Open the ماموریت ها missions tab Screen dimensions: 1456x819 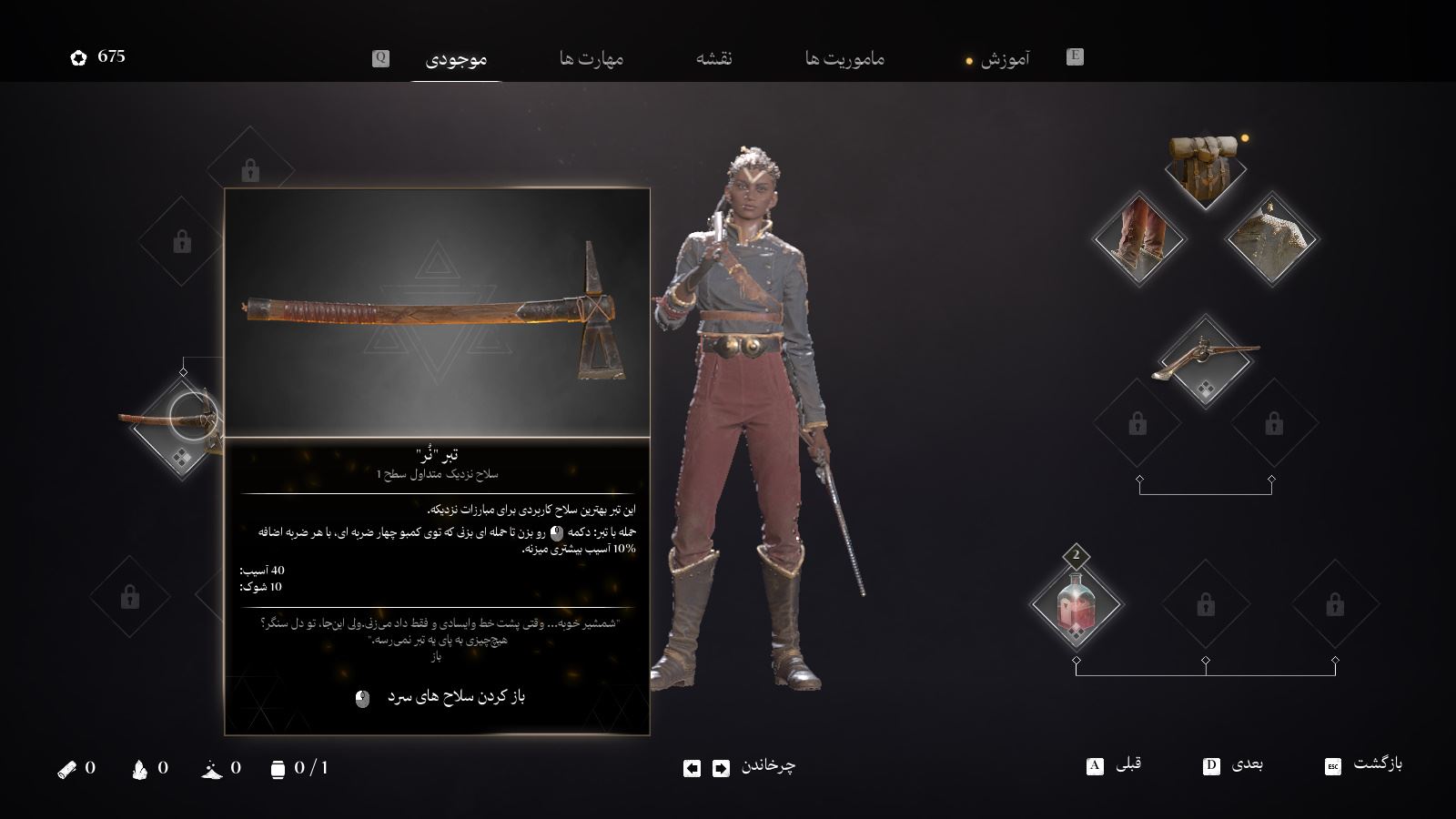click(x=844, y=59)
